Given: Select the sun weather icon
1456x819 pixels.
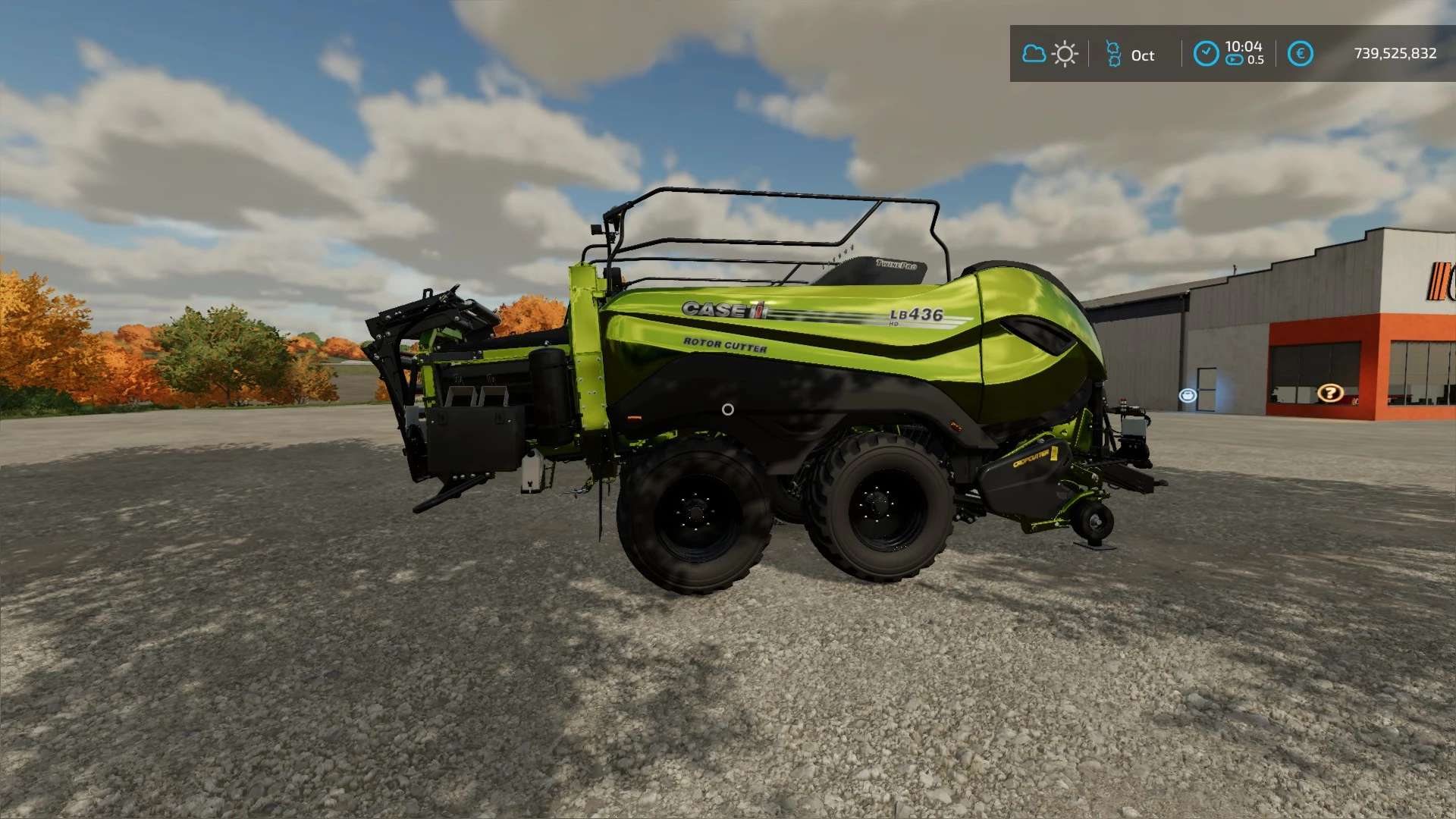Looking at the screenshot, I should tap(1065, 54).
